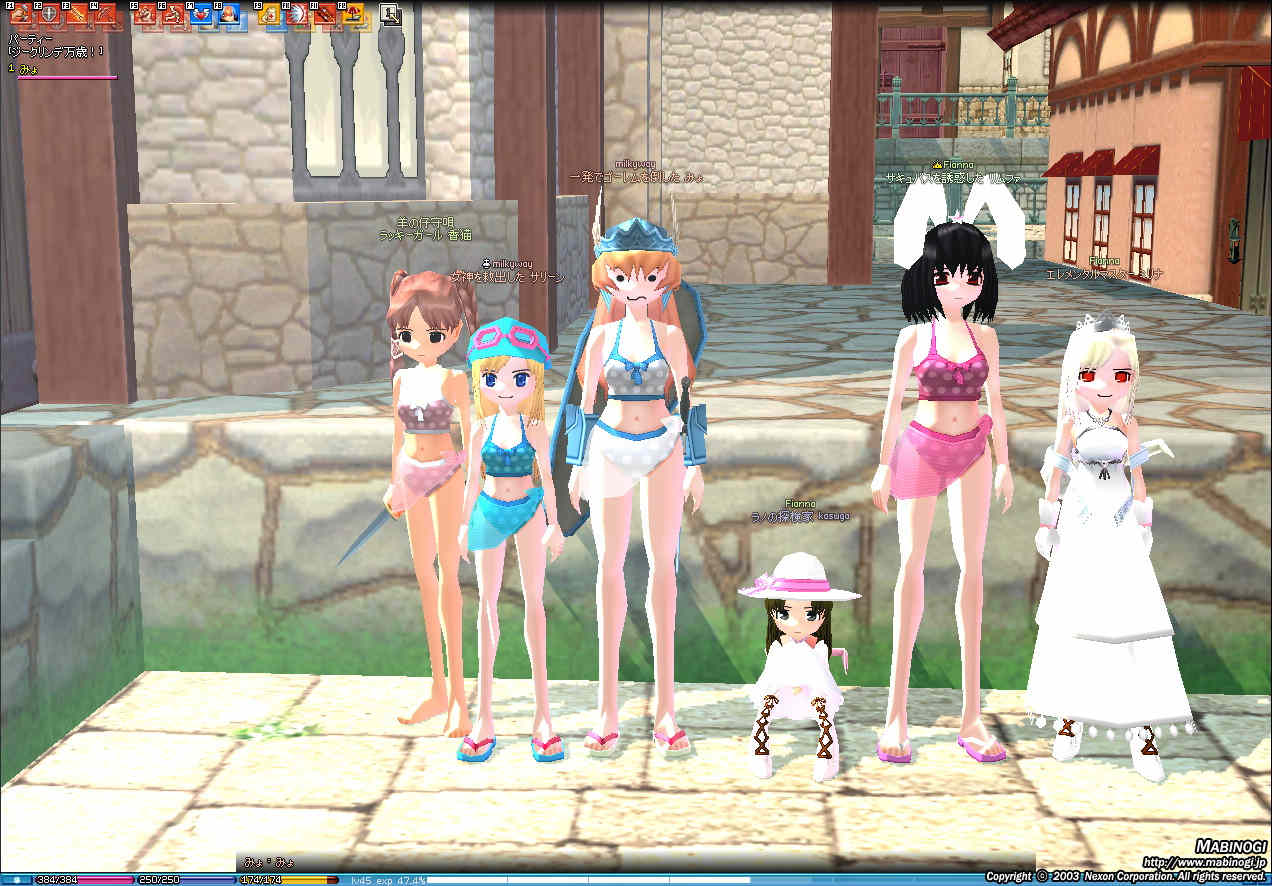Use the first aid bag skill

point(270,15)
